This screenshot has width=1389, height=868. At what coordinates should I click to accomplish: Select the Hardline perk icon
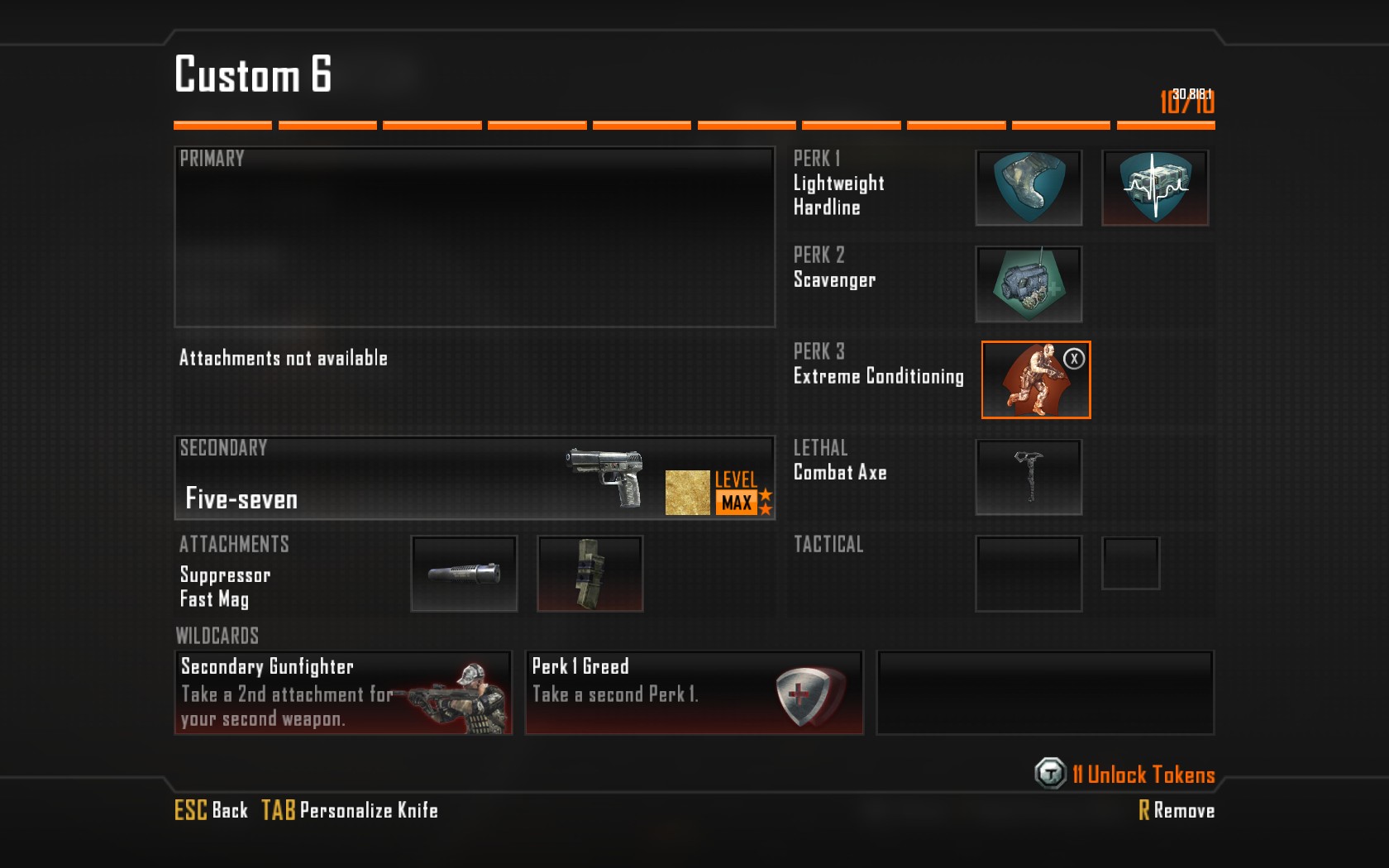click(1155, 188)
